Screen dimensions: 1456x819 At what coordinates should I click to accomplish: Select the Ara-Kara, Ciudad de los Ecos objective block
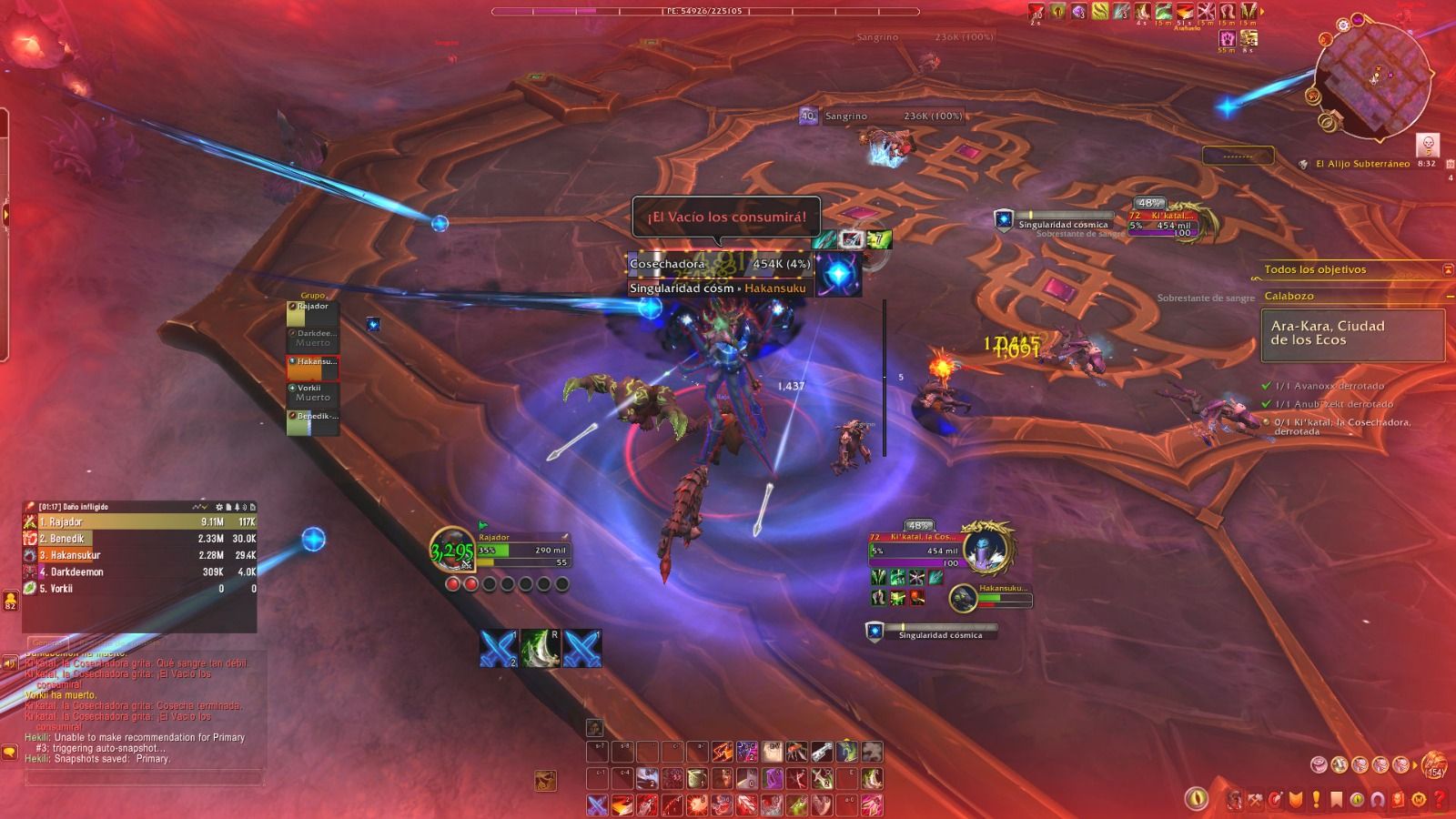click(x=1352, y=334)
